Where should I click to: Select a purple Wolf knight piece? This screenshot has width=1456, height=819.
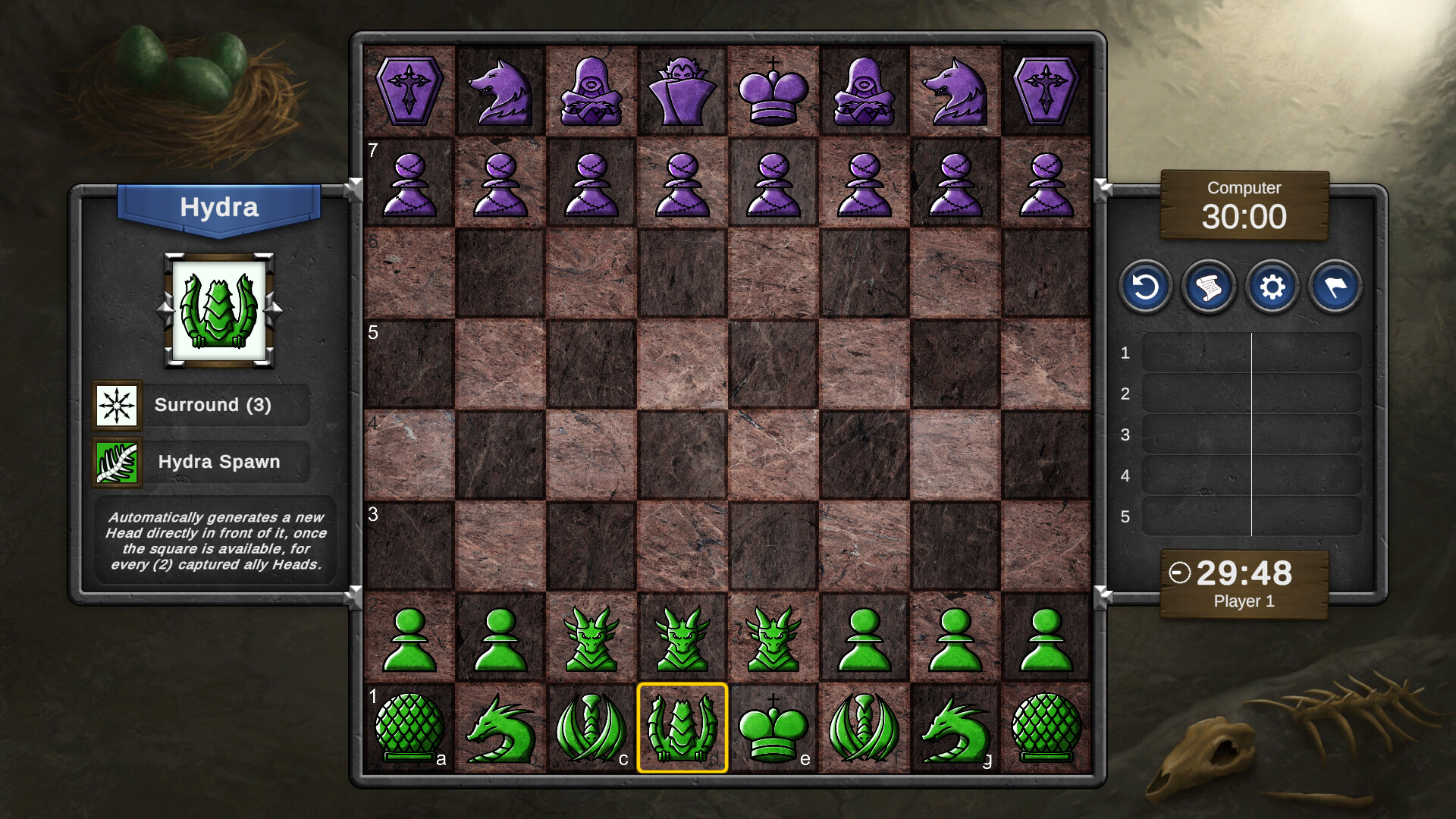point(500,91)
